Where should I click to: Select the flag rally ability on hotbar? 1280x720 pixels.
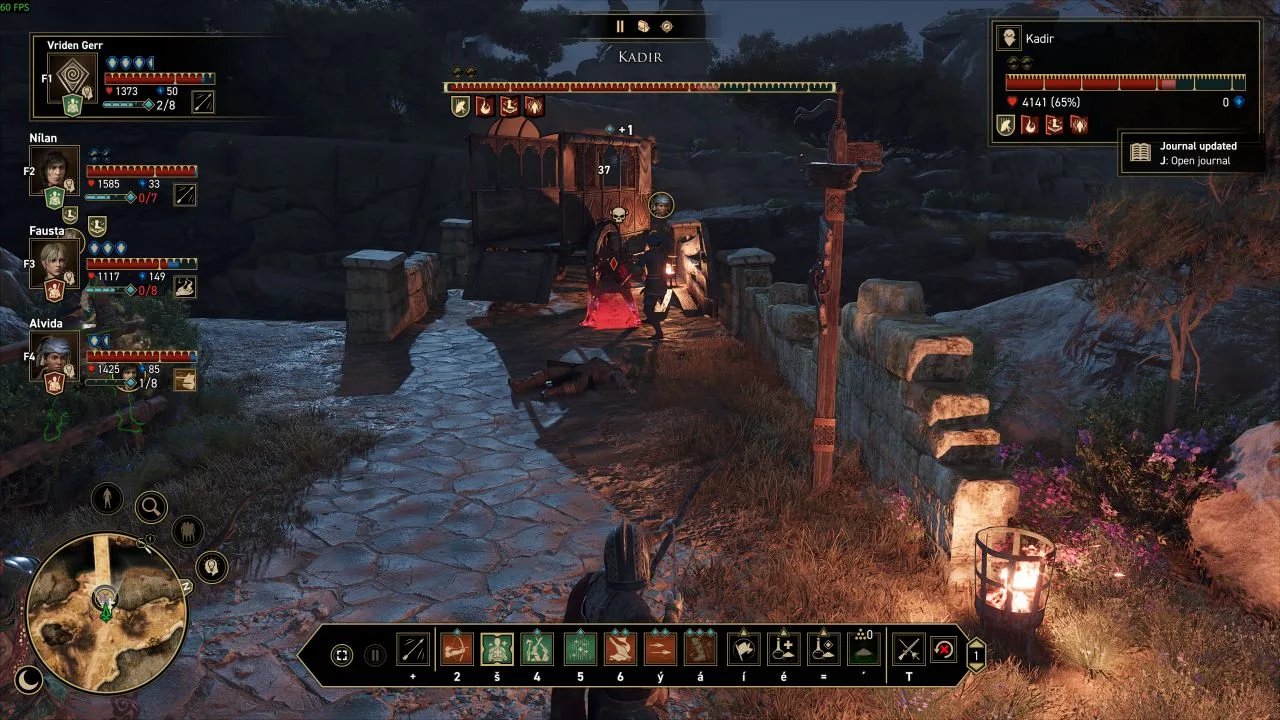(742, 650)
